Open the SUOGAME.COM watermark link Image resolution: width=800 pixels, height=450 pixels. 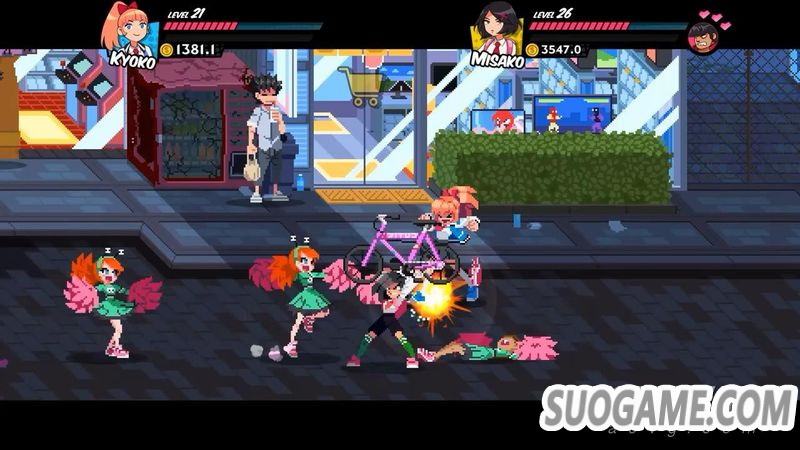pos(668,407)
